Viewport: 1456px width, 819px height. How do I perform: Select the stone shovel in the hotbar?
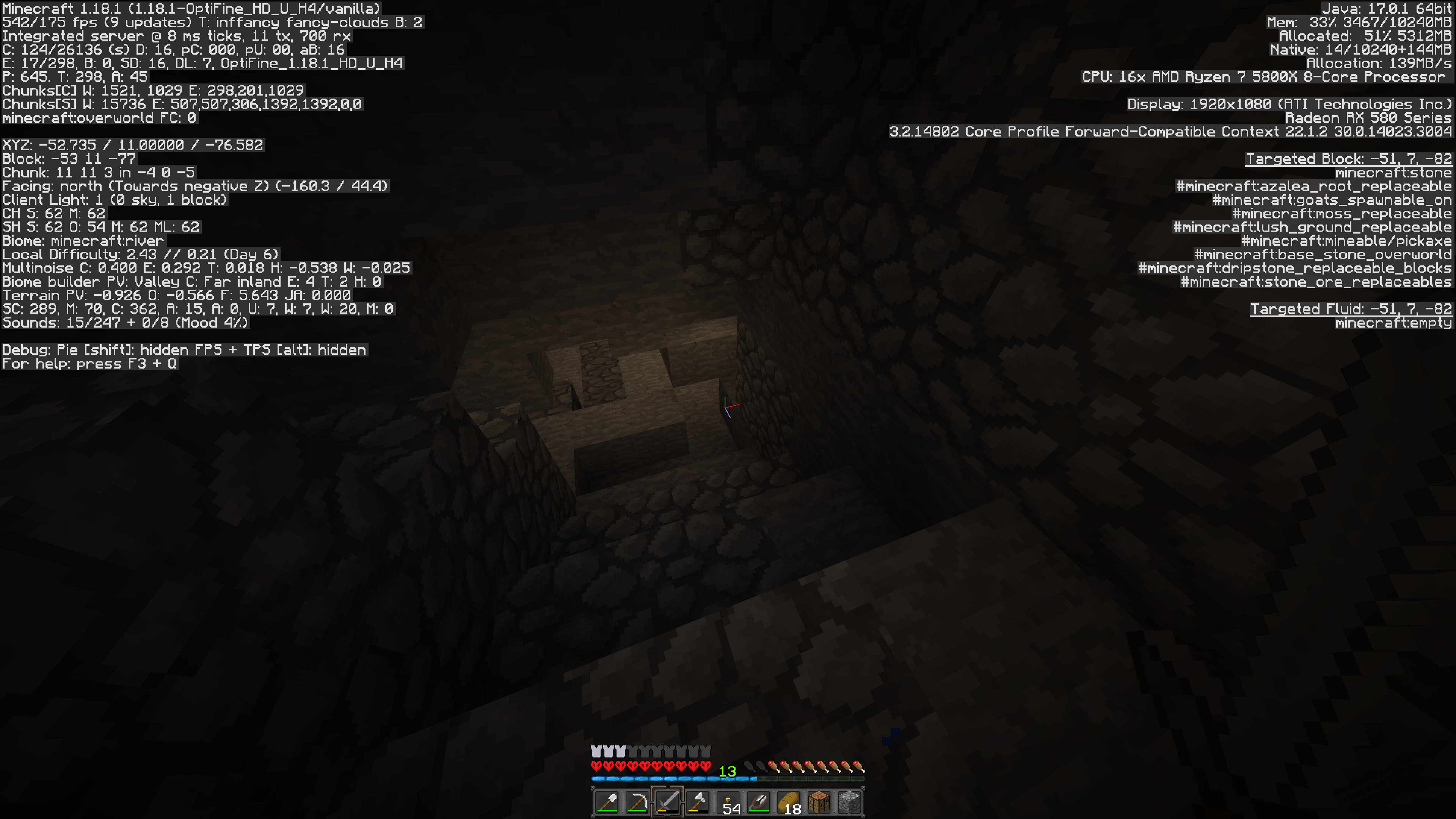tap(607, 803)
